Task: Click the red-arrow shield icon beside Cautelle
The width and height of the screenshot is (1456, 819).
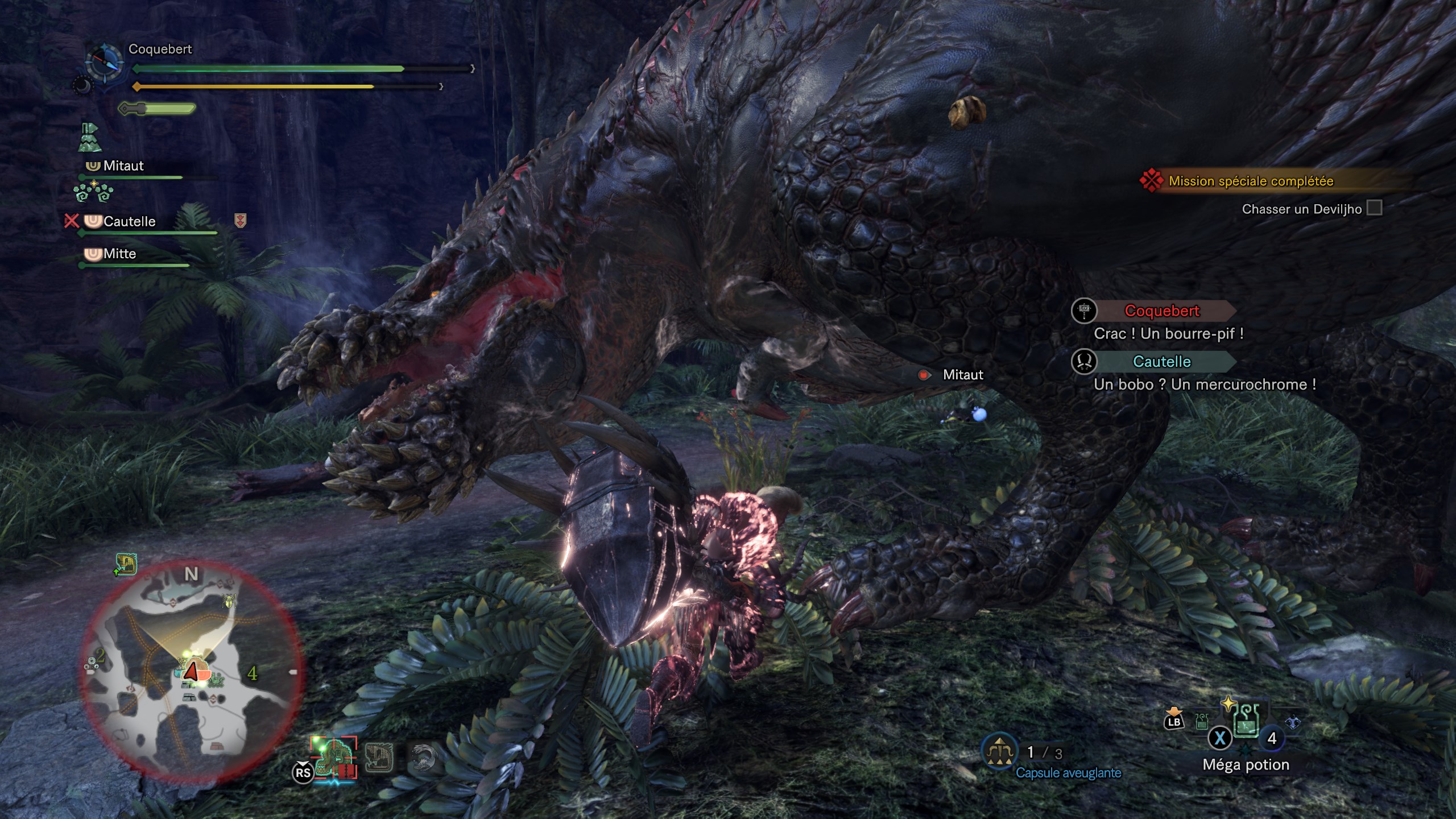Action: 240,221
